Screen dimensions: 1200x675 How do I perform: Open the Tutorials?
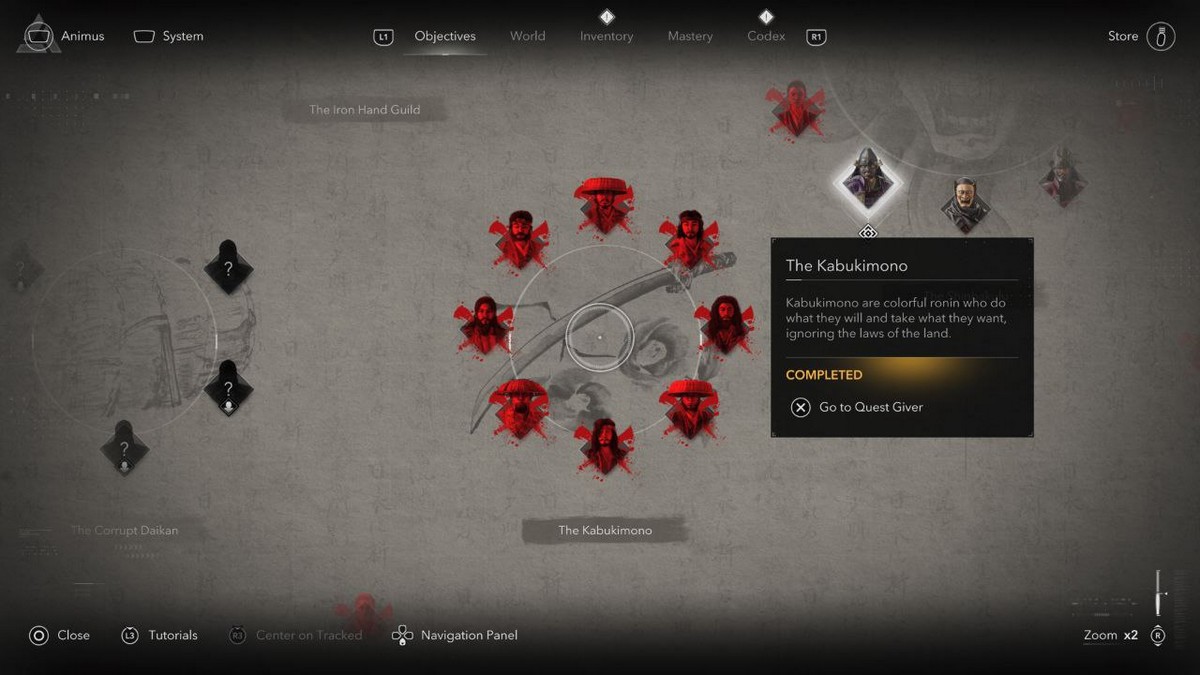[x=160, y=635]
